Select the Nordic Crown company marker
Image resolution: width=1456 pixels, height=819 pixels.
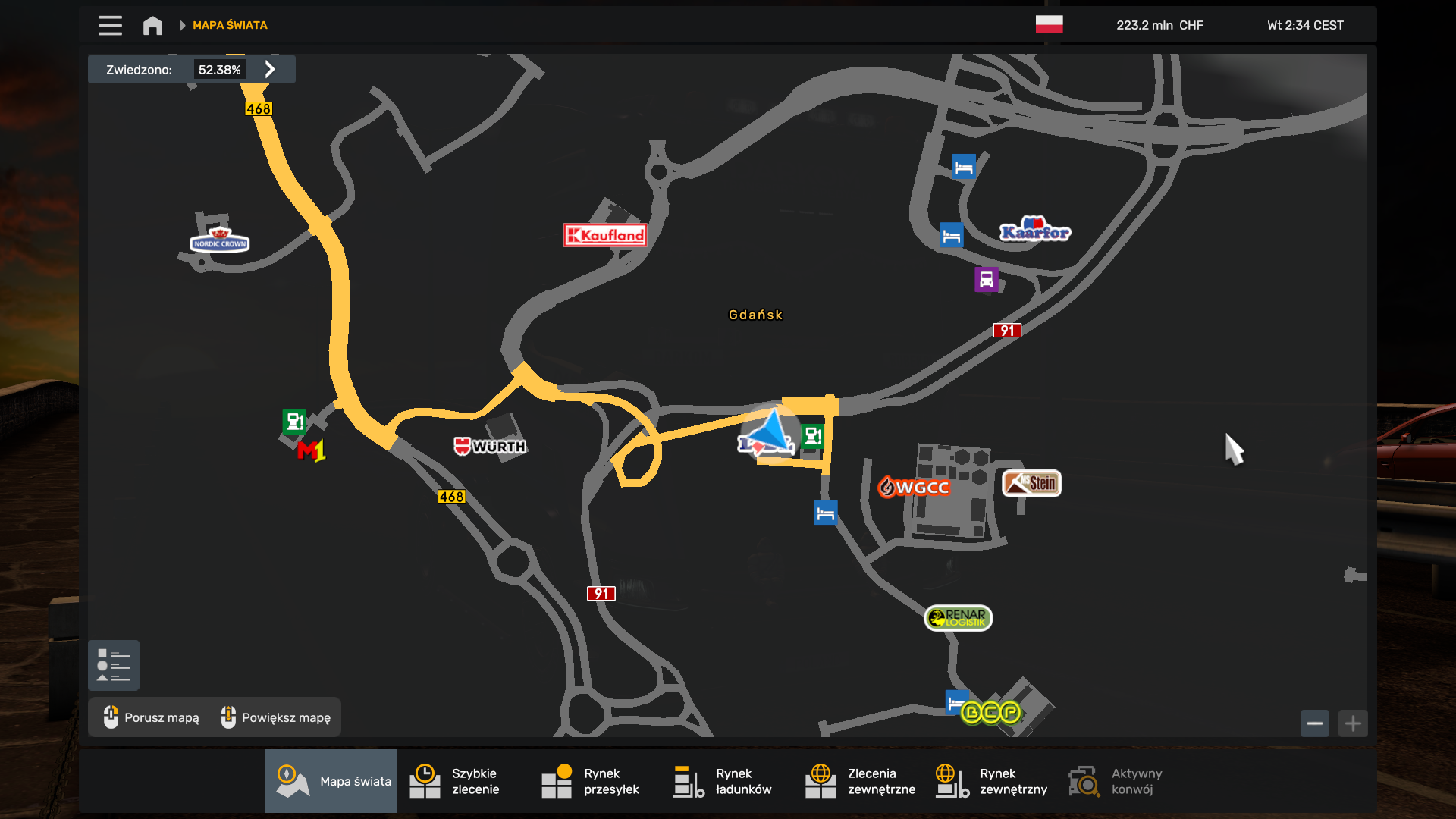tap(219, 240)
